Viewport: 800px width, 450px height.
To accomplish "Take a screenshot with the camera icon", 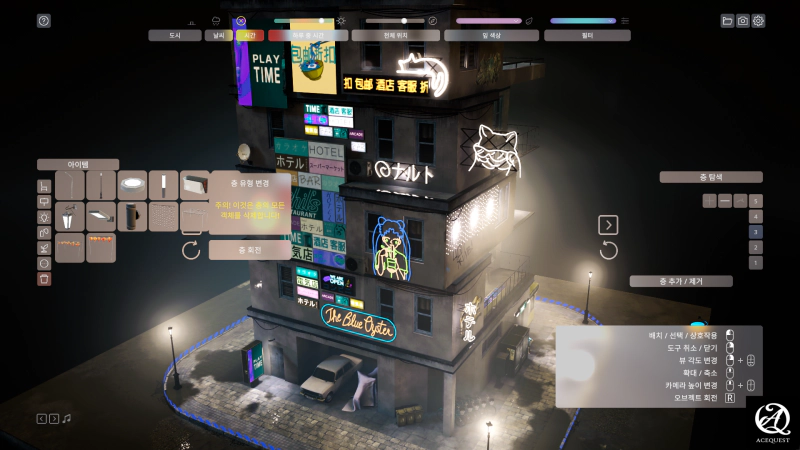I will coord(743,20).
